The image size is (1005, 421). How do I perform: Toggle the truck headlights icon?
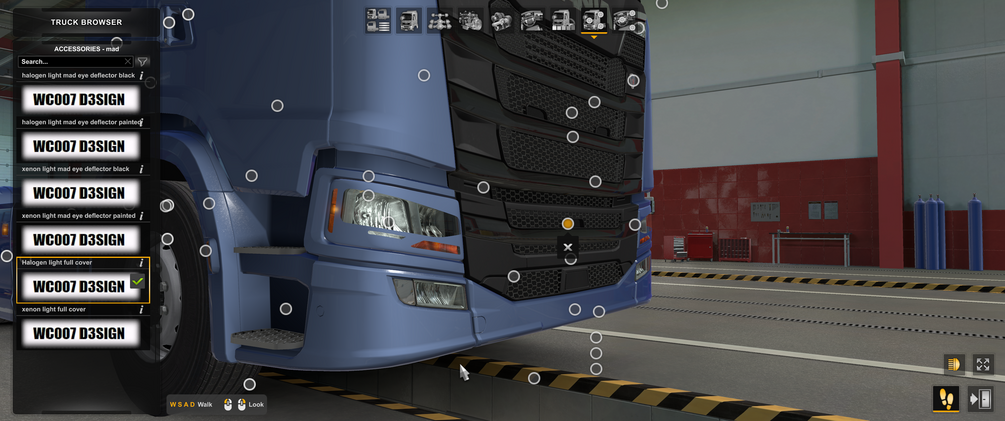[954, 365]
